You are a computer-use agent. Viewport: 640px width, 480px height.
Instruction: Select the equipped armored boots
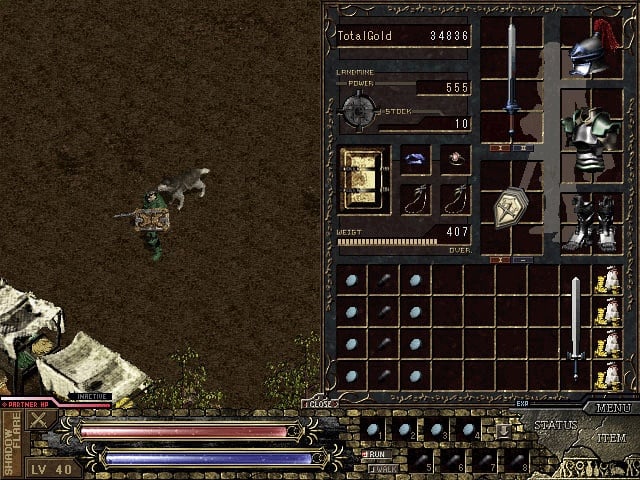pyautogui.click(x=587, y=222)
